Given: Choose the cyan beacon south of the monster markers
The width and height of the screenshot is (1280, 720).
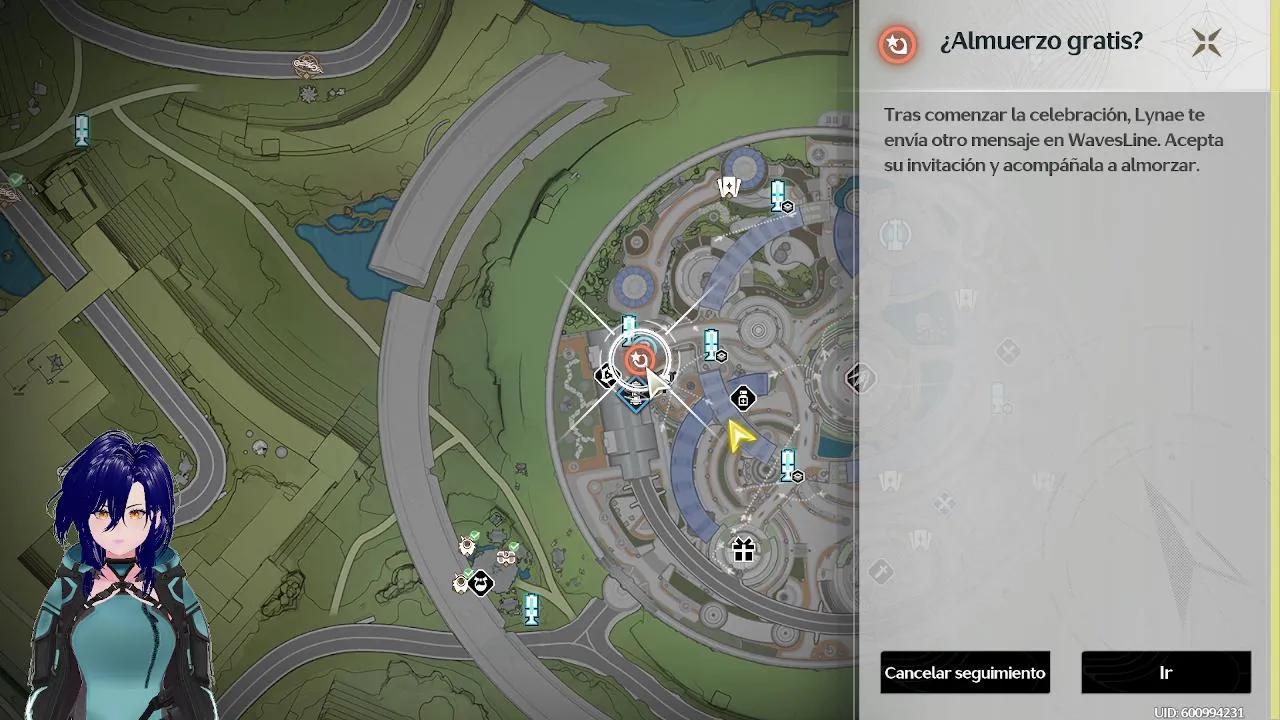Looking at the screenshot, I should pos(531,608).
